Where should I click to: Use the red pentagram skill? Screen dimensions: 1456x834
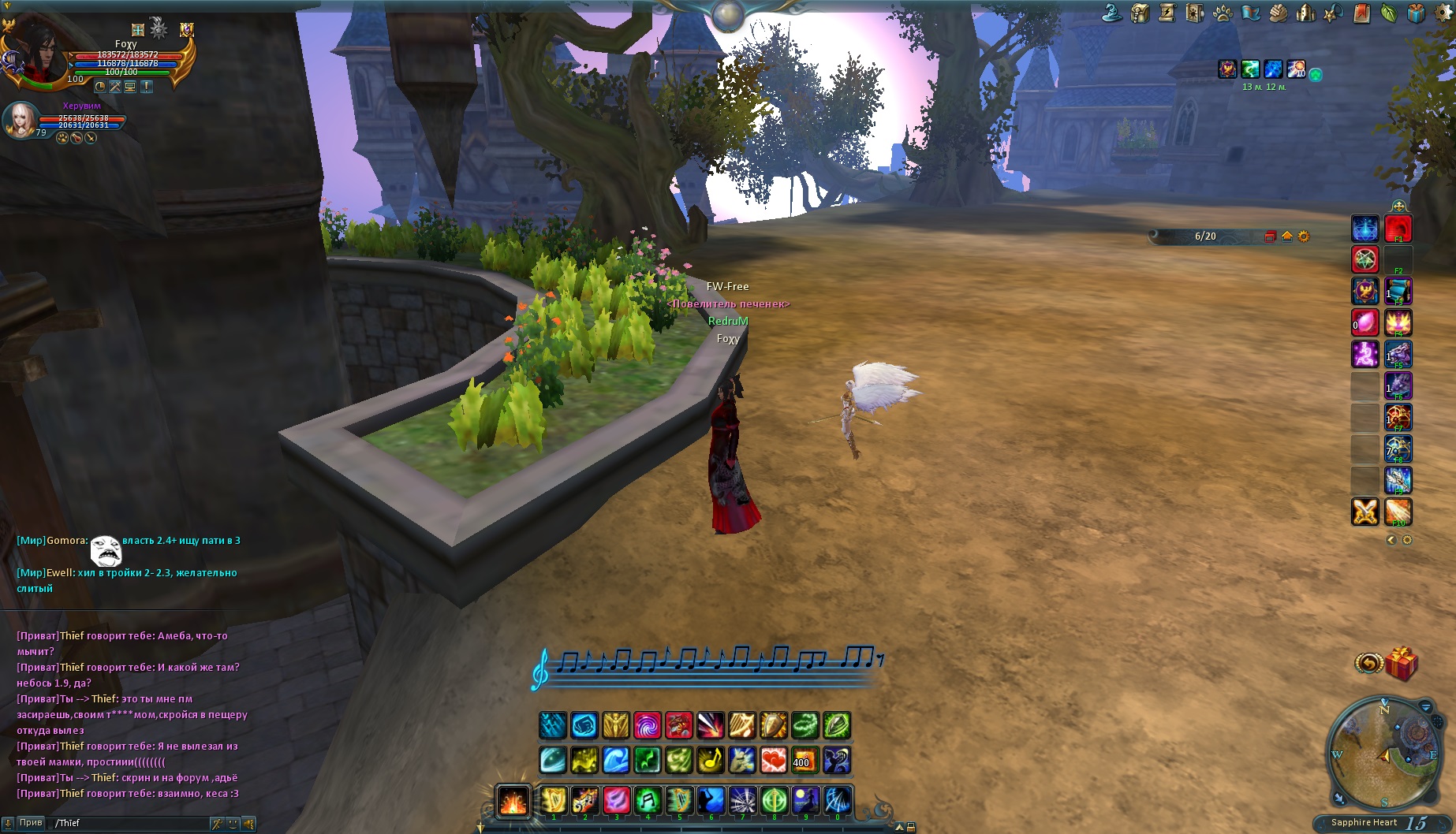[1365, 259]
